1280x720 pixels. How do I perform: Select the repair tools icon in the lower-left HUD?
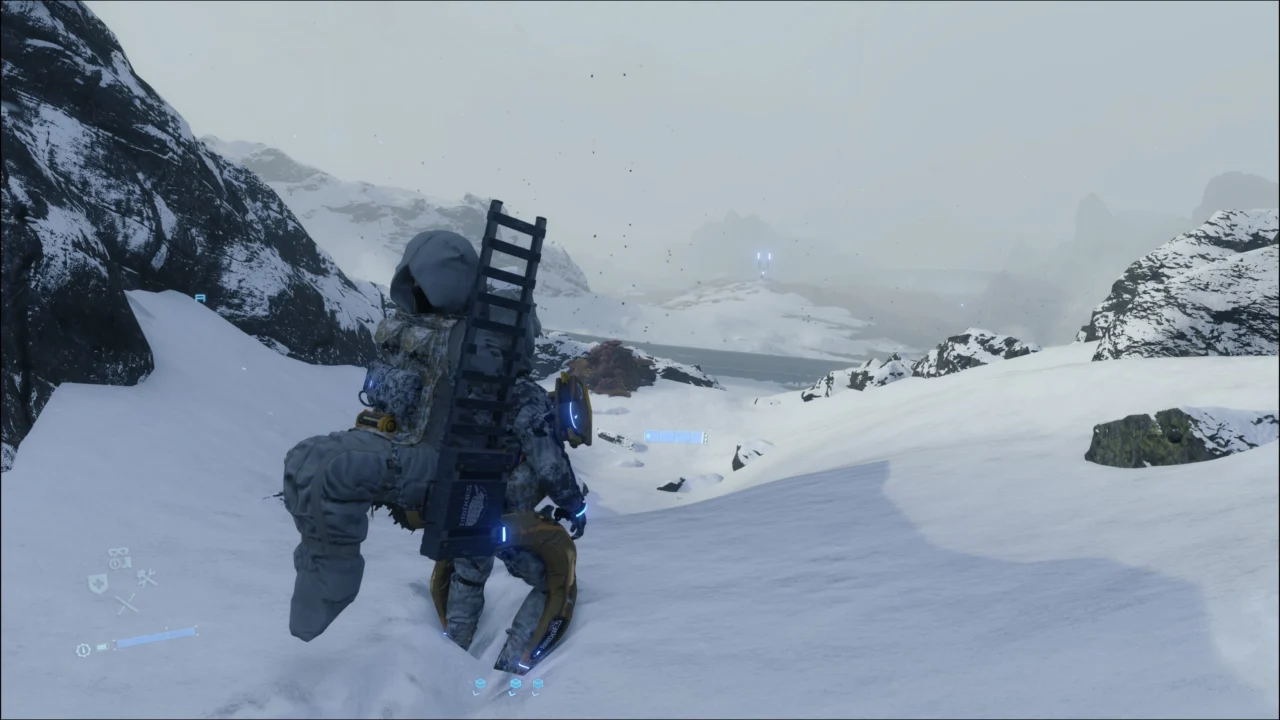pyautogui.click(x=147, y=577)
